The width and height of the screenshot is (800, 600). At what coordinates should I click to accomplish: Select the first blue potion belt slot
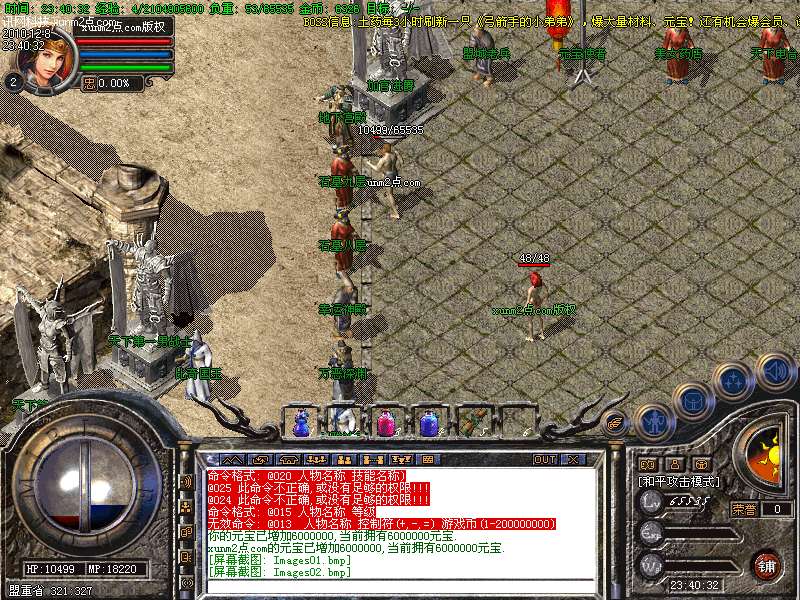pos(301,424)
